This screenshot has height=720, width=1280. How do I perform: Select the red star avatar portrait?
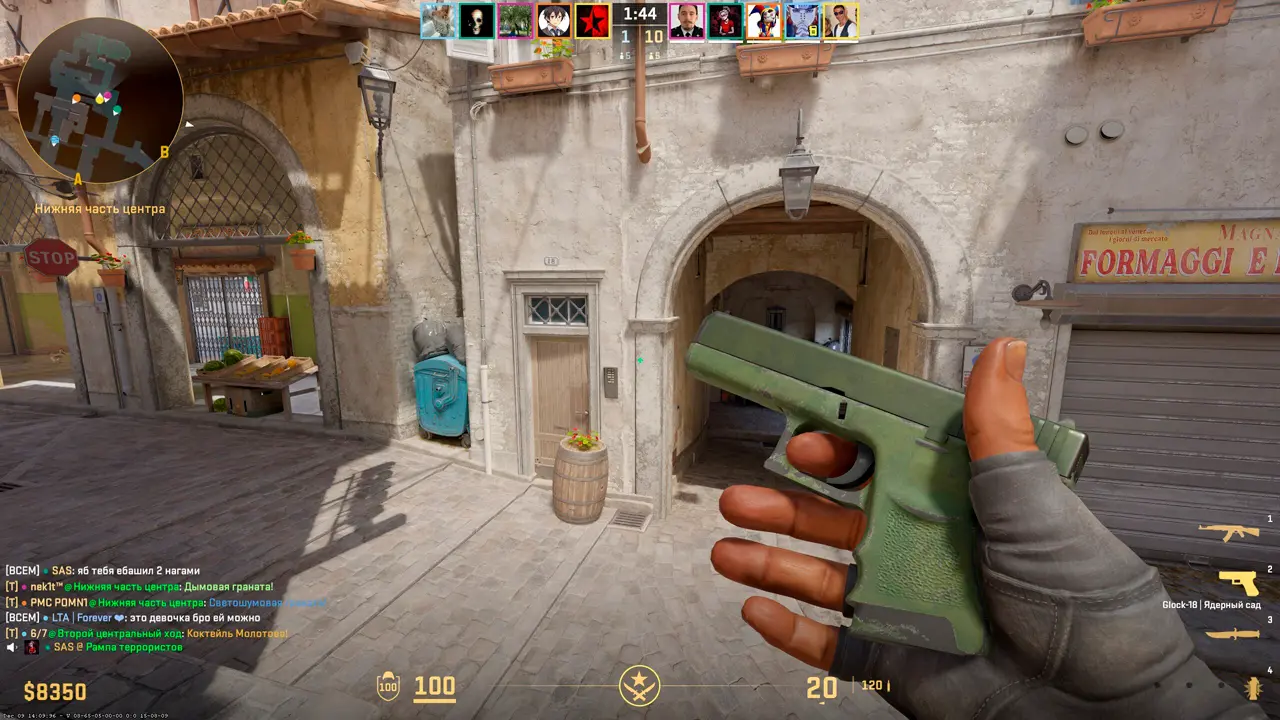tap(592, 21)
